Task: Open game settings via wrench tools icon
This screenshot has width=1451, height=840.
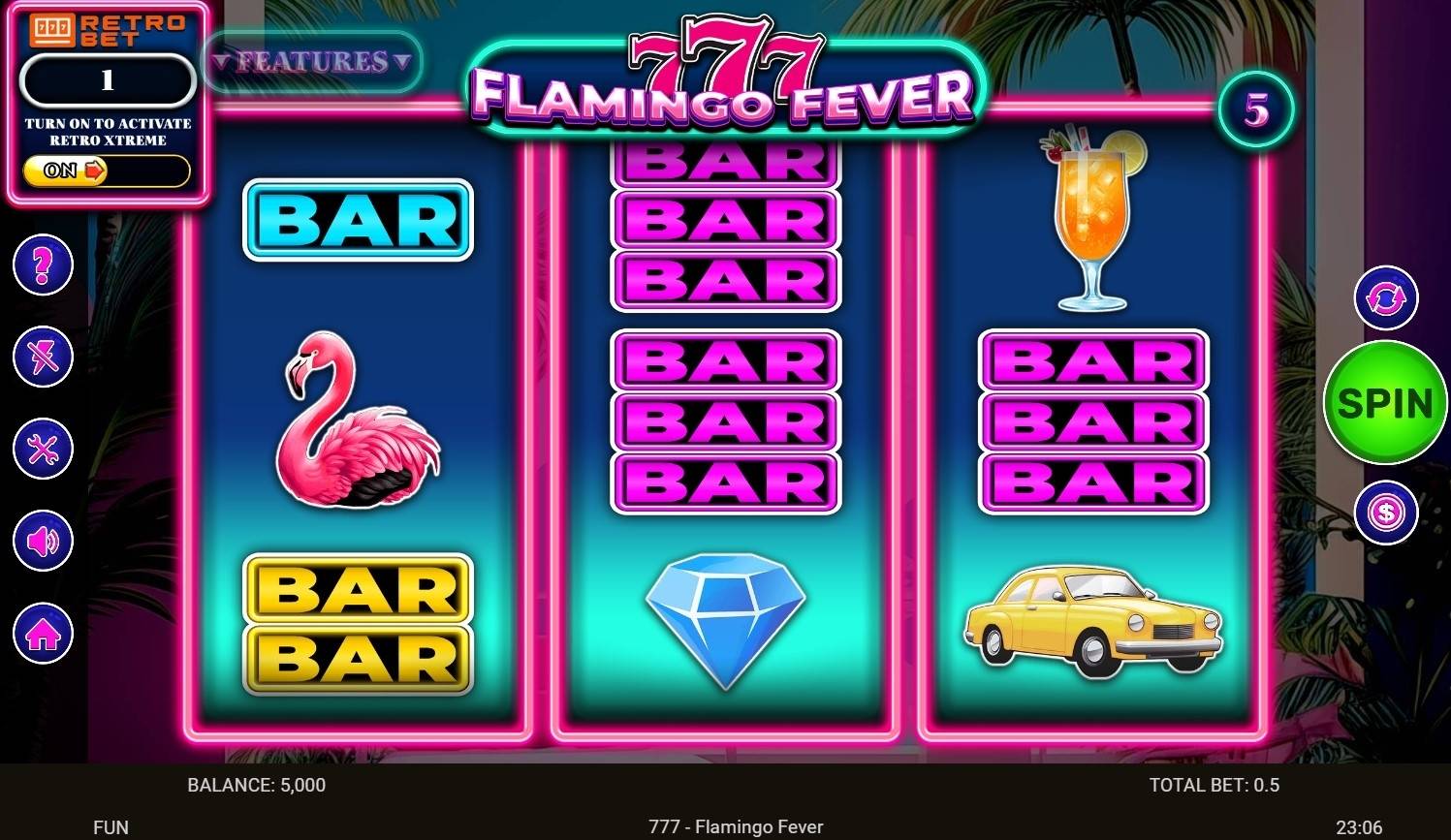Action: tap(42, 449)
